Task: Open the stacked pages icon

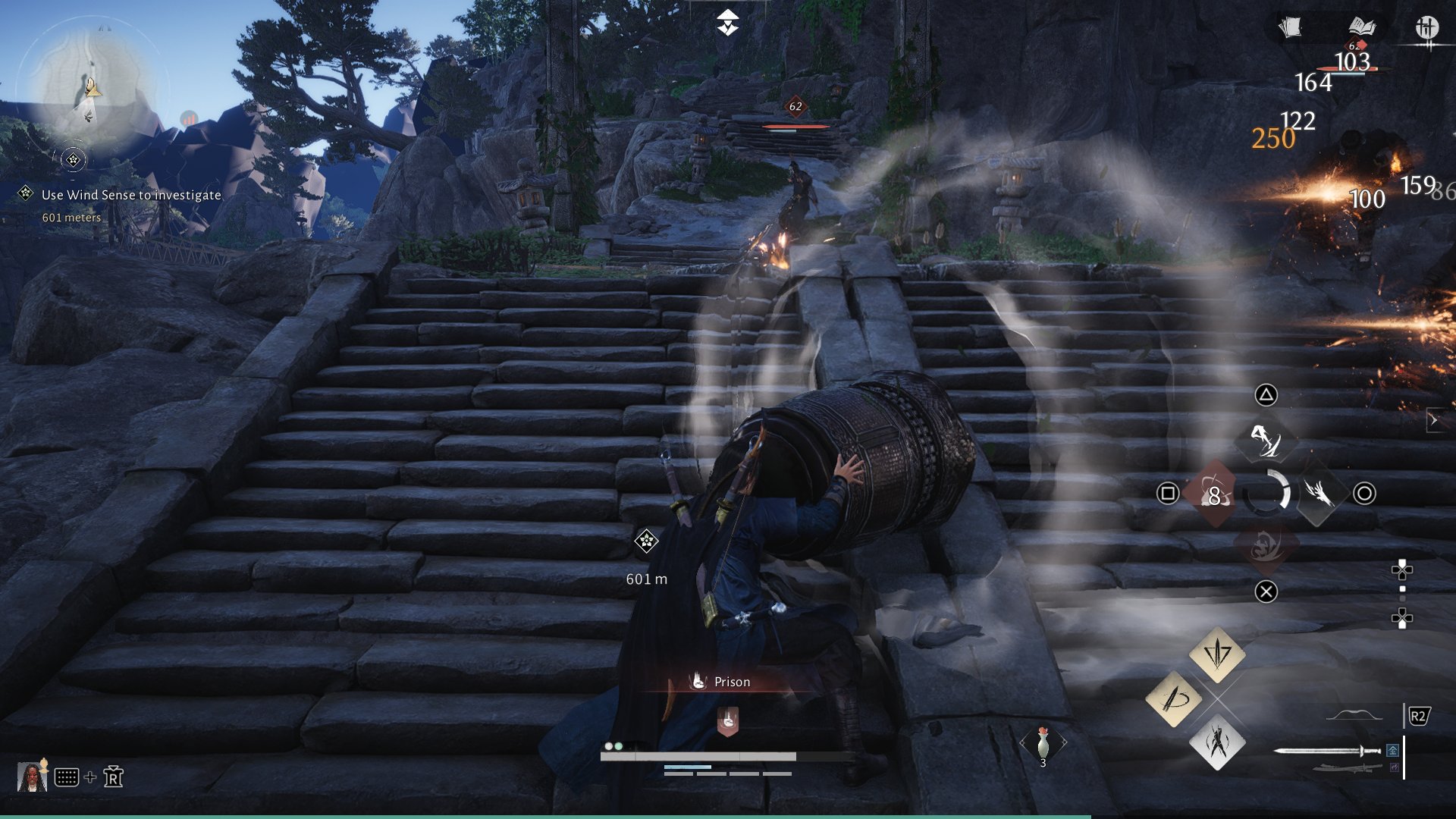Action: 1290,28
